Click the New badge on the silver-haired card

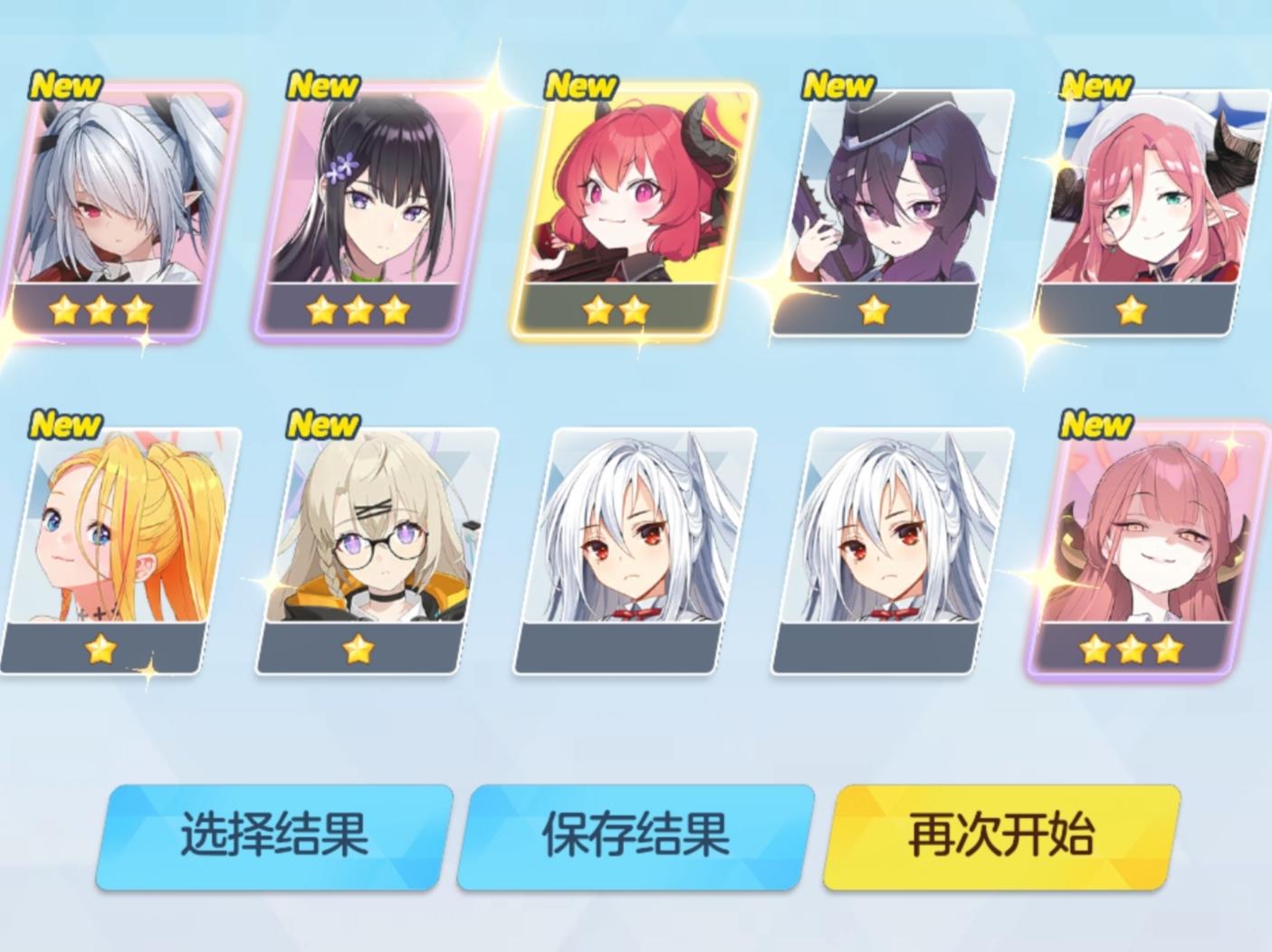65,86
